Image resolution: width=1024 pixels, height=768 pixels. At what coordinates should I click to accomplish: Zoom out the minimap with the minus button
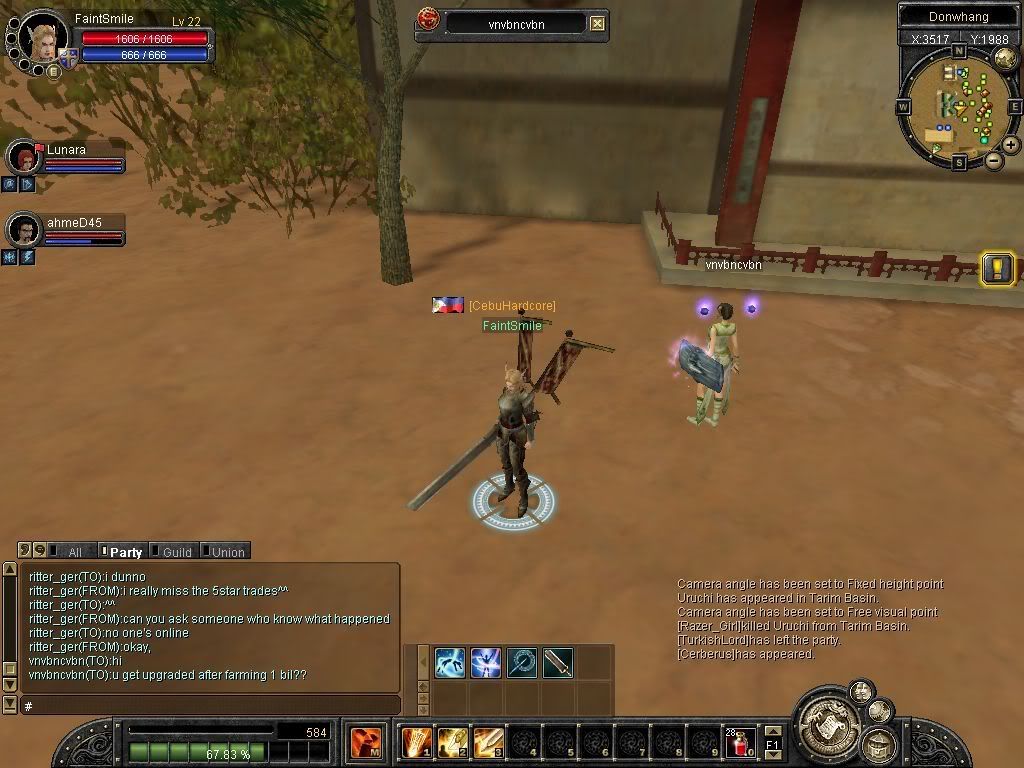[994, 160]
